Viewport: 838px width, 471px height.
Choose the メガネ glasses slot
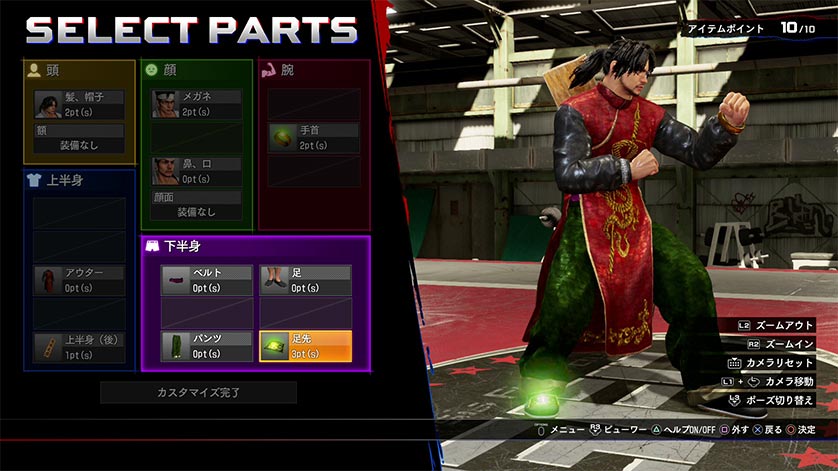click(197, 104)
